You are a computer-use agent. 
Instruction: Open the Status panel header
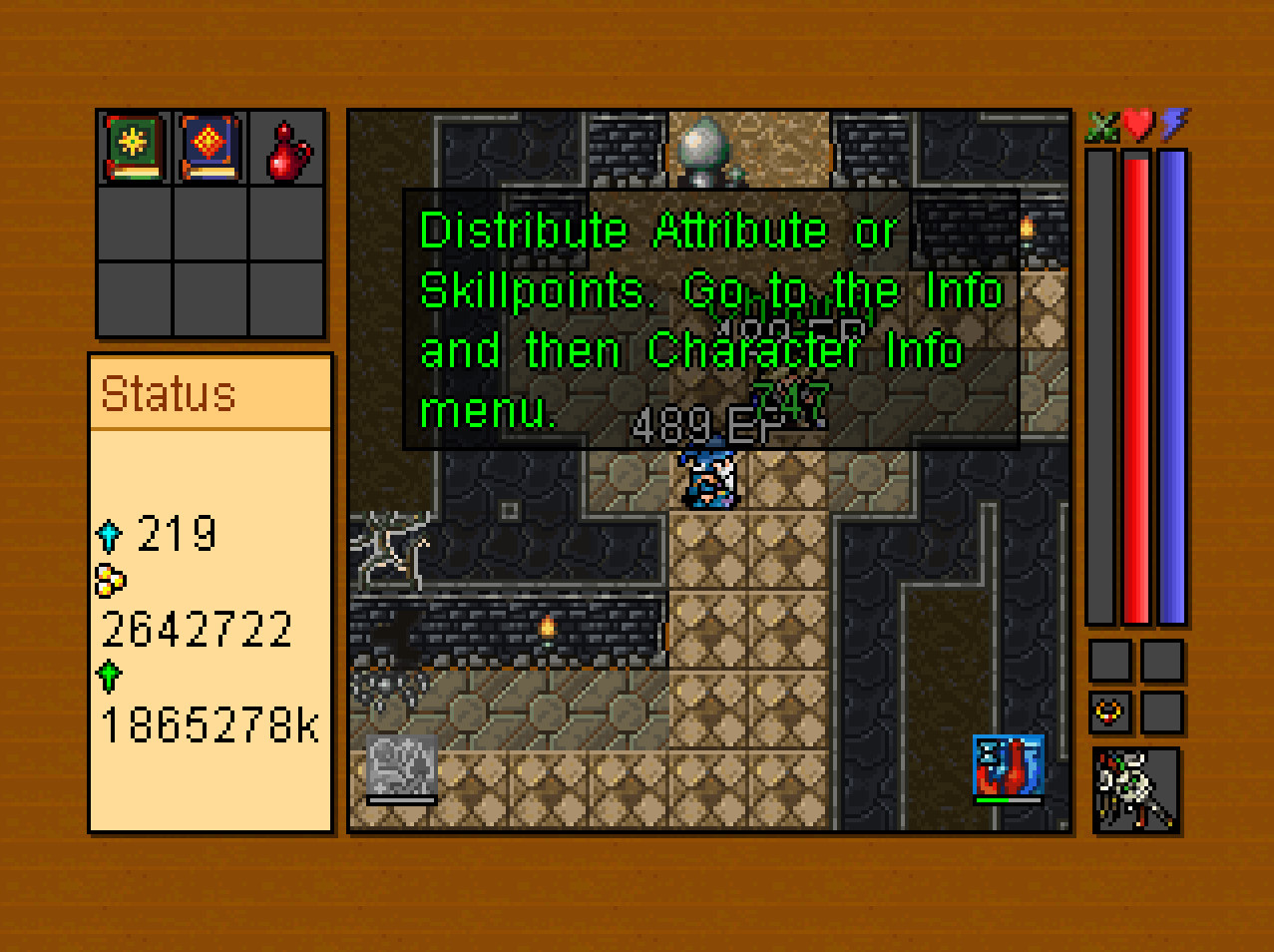[211, 393]
